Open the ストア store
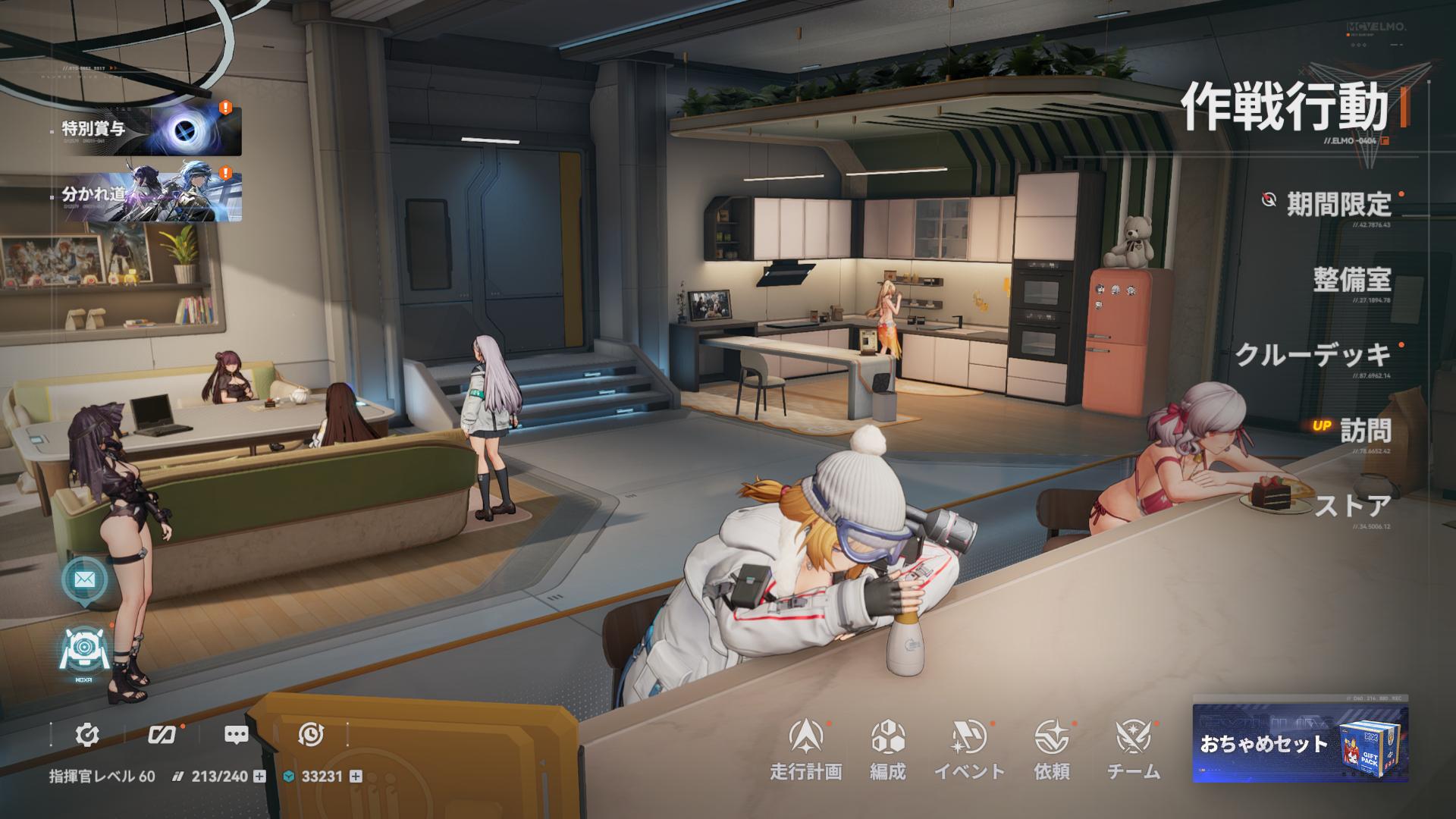 pyautogui.click(x=1353, y=505)
